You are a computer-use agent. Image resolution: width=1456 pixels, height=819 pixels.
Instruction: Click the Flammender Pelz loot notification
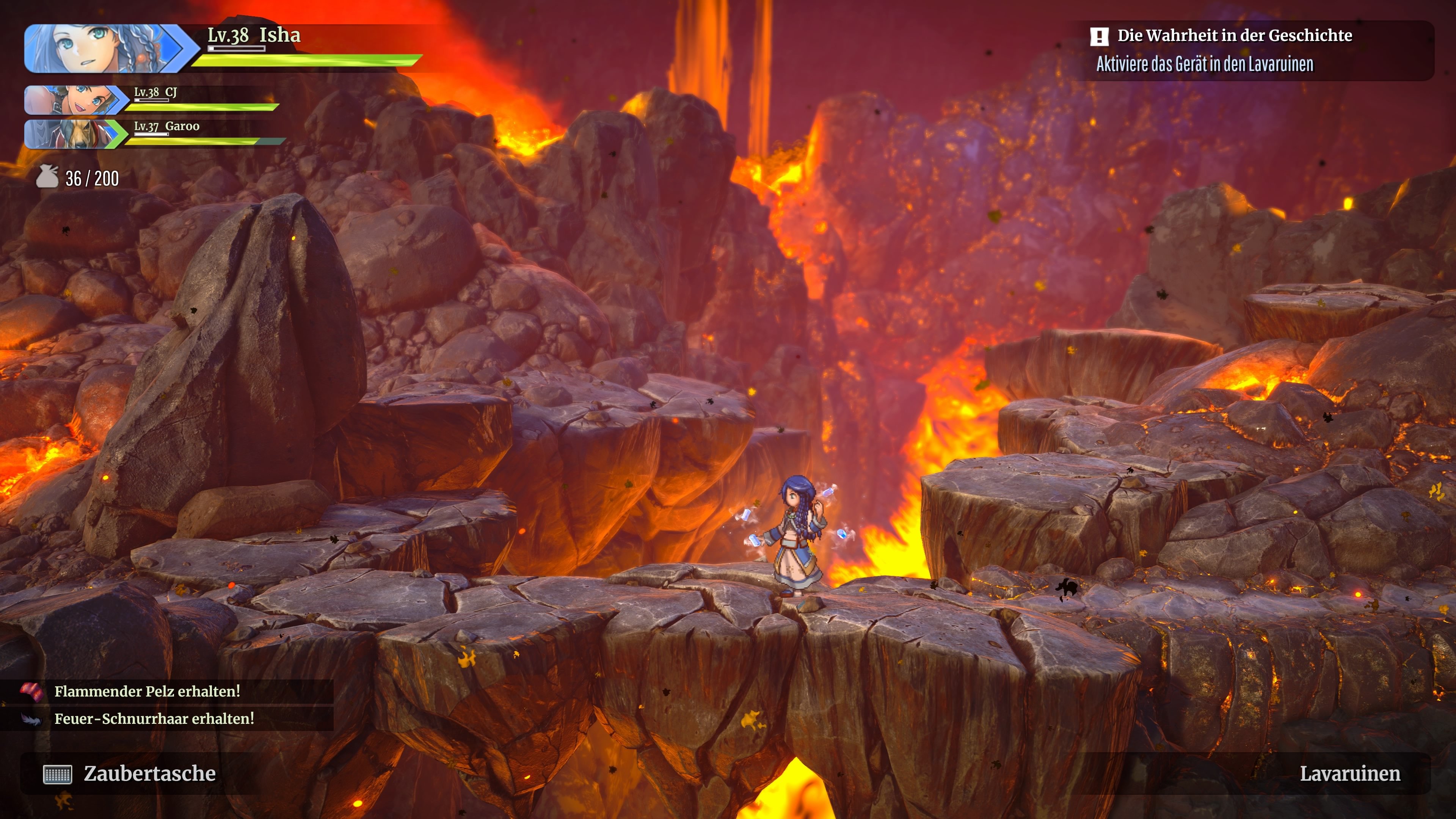147,691
